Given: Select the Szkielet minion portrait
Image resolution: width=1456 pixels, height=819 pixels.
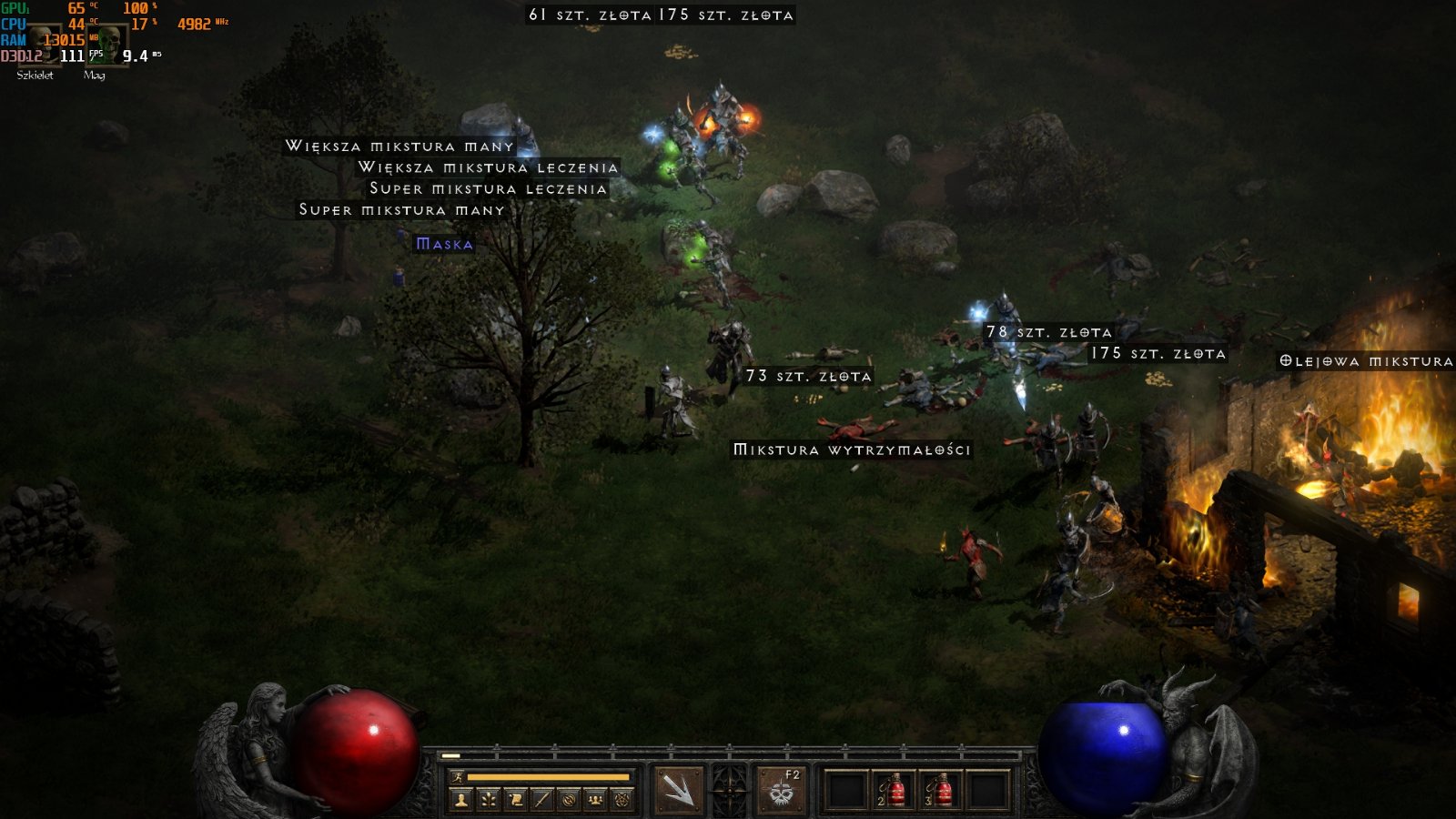Looking at the screenshot, I should [x=39, y=44].
